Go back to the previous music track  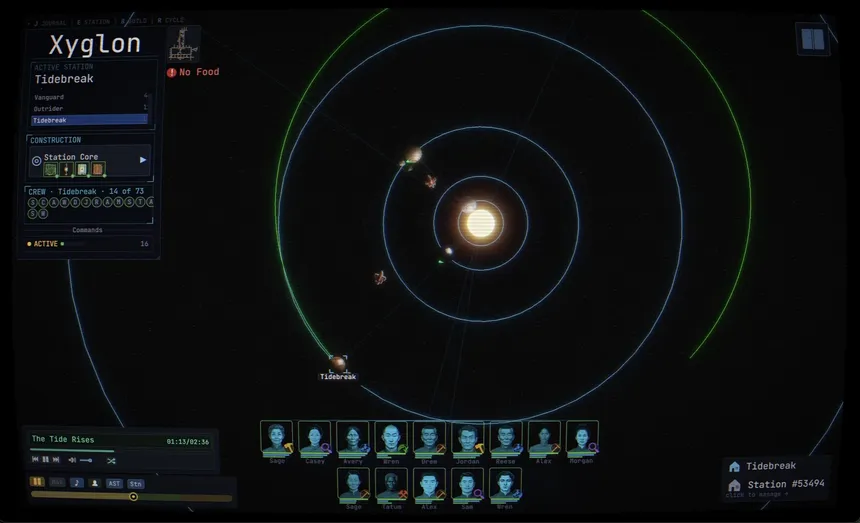point(35,460)
